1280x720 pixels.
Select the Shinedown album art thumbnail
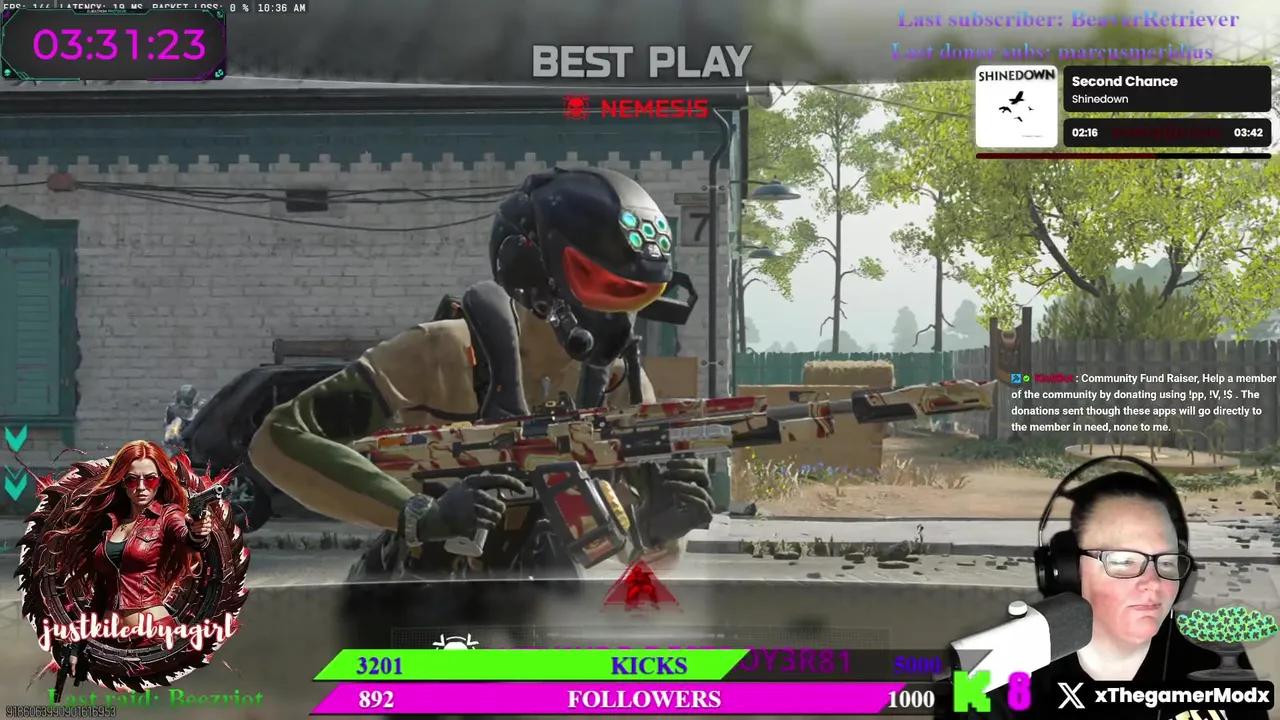point(1016,105)
